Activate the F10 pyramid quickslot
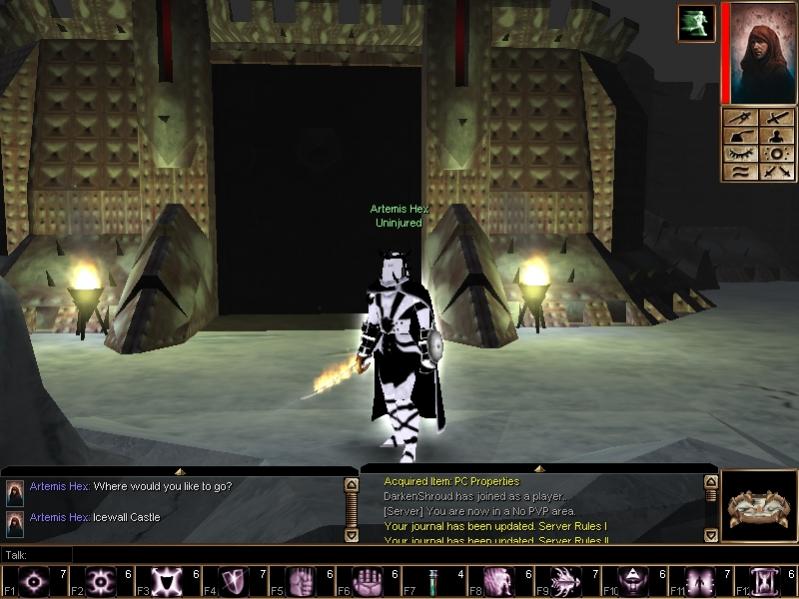 (x=633, y=581)
